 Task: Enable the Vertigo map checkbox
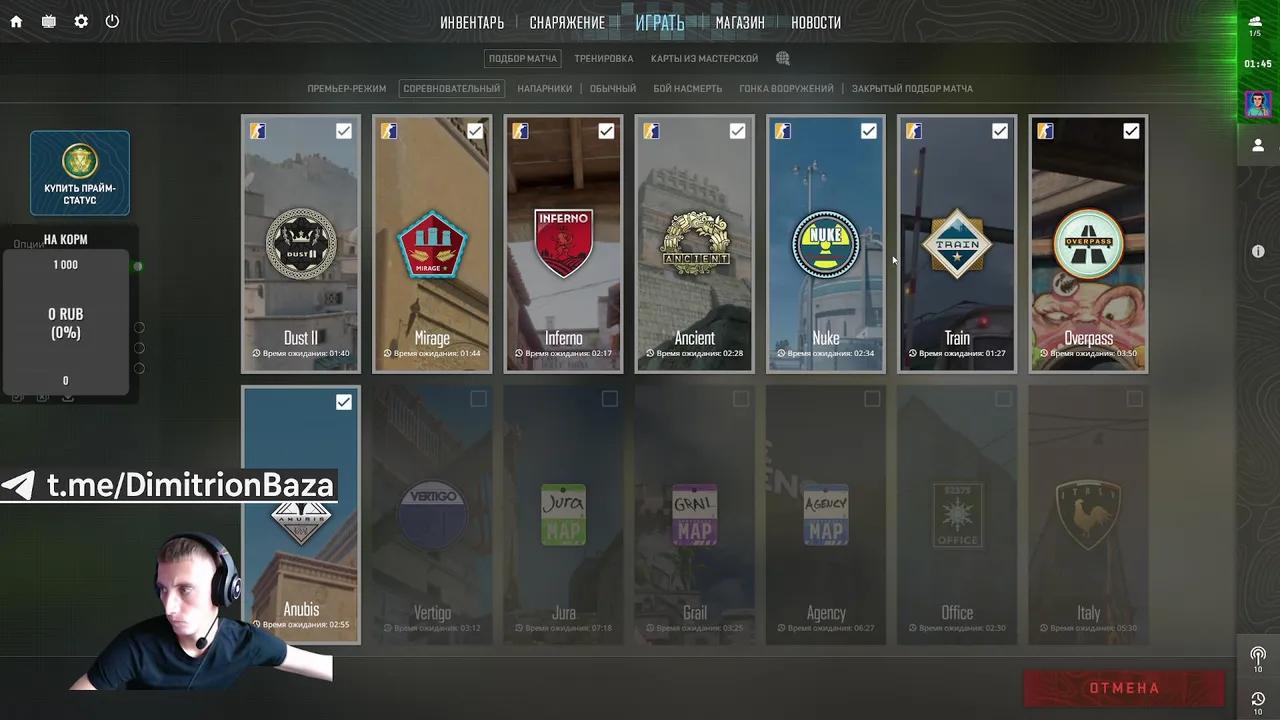click(478, 398)
